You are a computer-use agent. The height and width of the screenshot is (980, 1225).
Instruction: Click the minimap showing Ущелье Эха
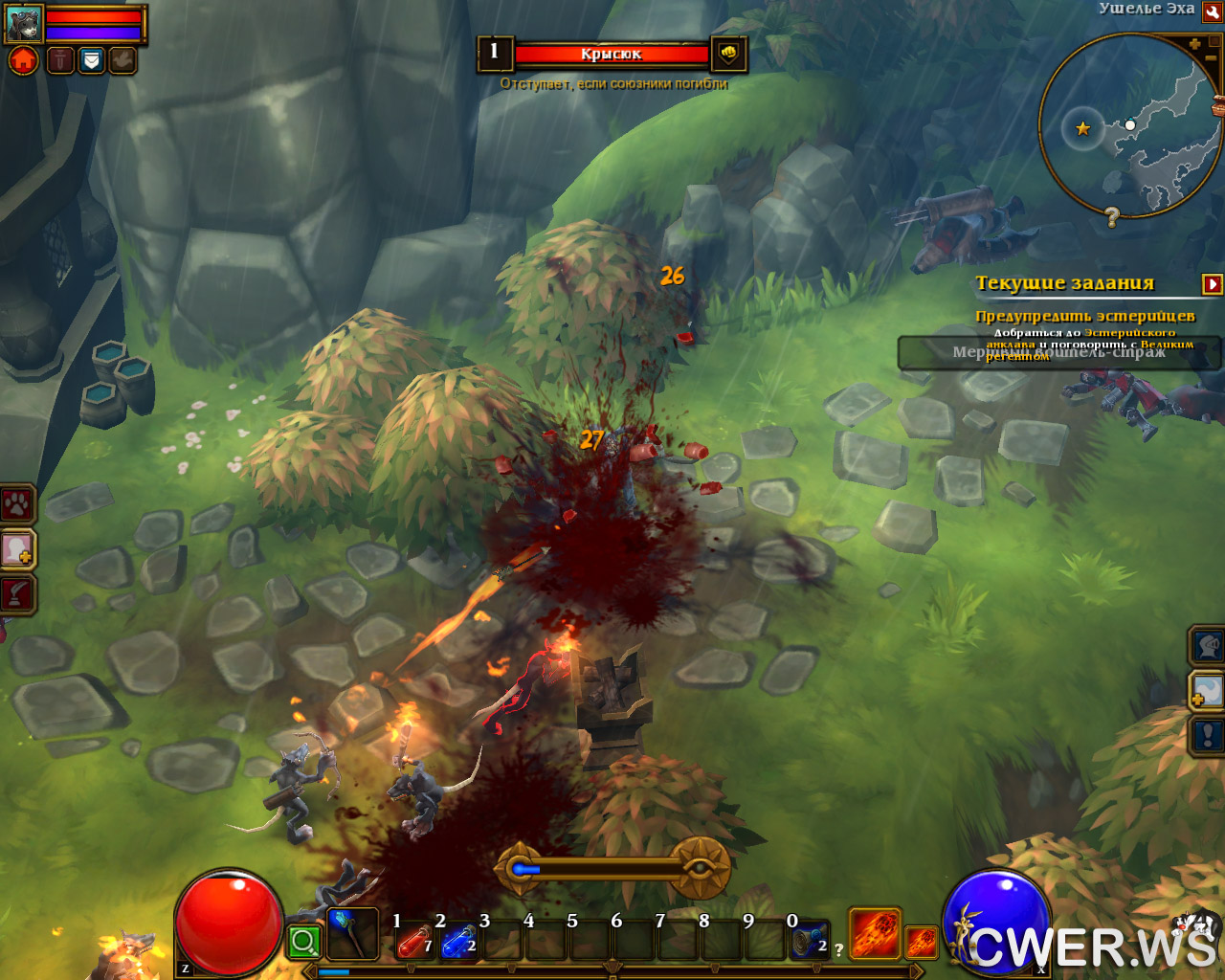point(1129,124)
